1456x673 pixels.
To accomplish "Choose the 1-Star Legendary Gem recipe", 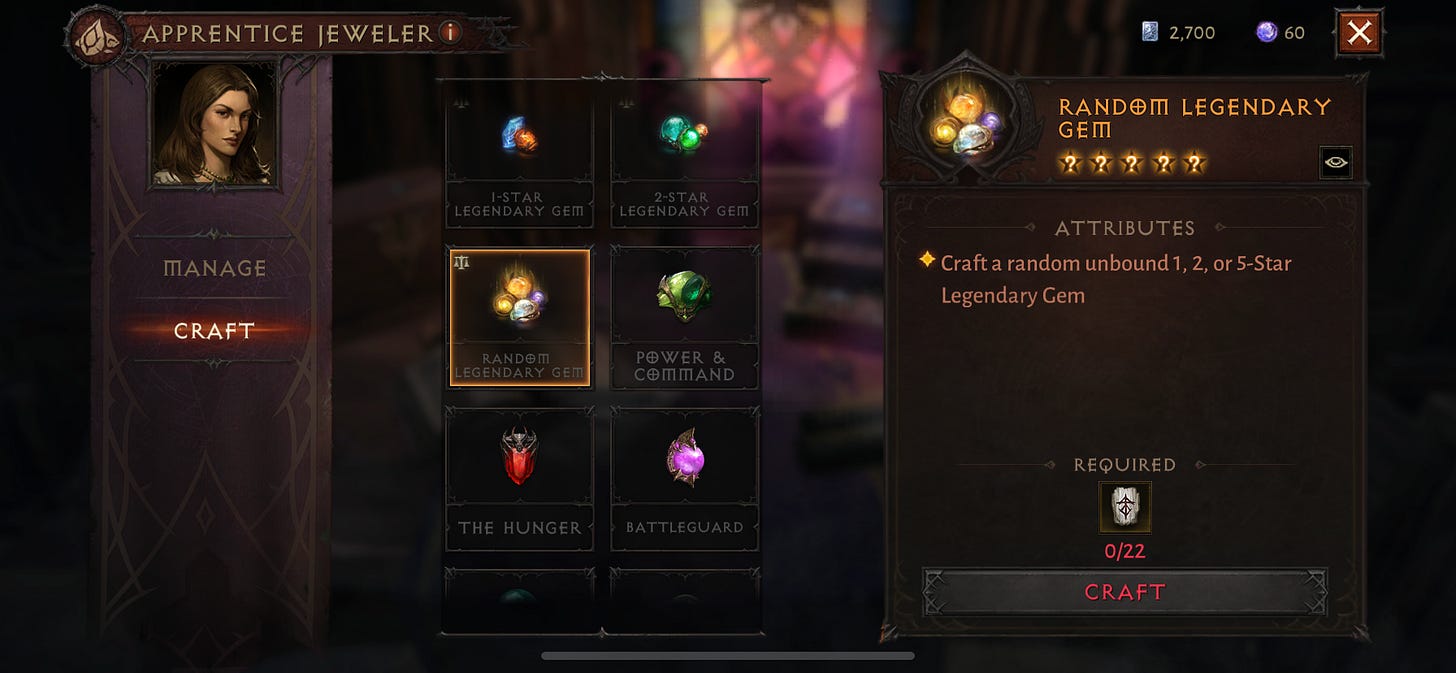I will [519, 160].
